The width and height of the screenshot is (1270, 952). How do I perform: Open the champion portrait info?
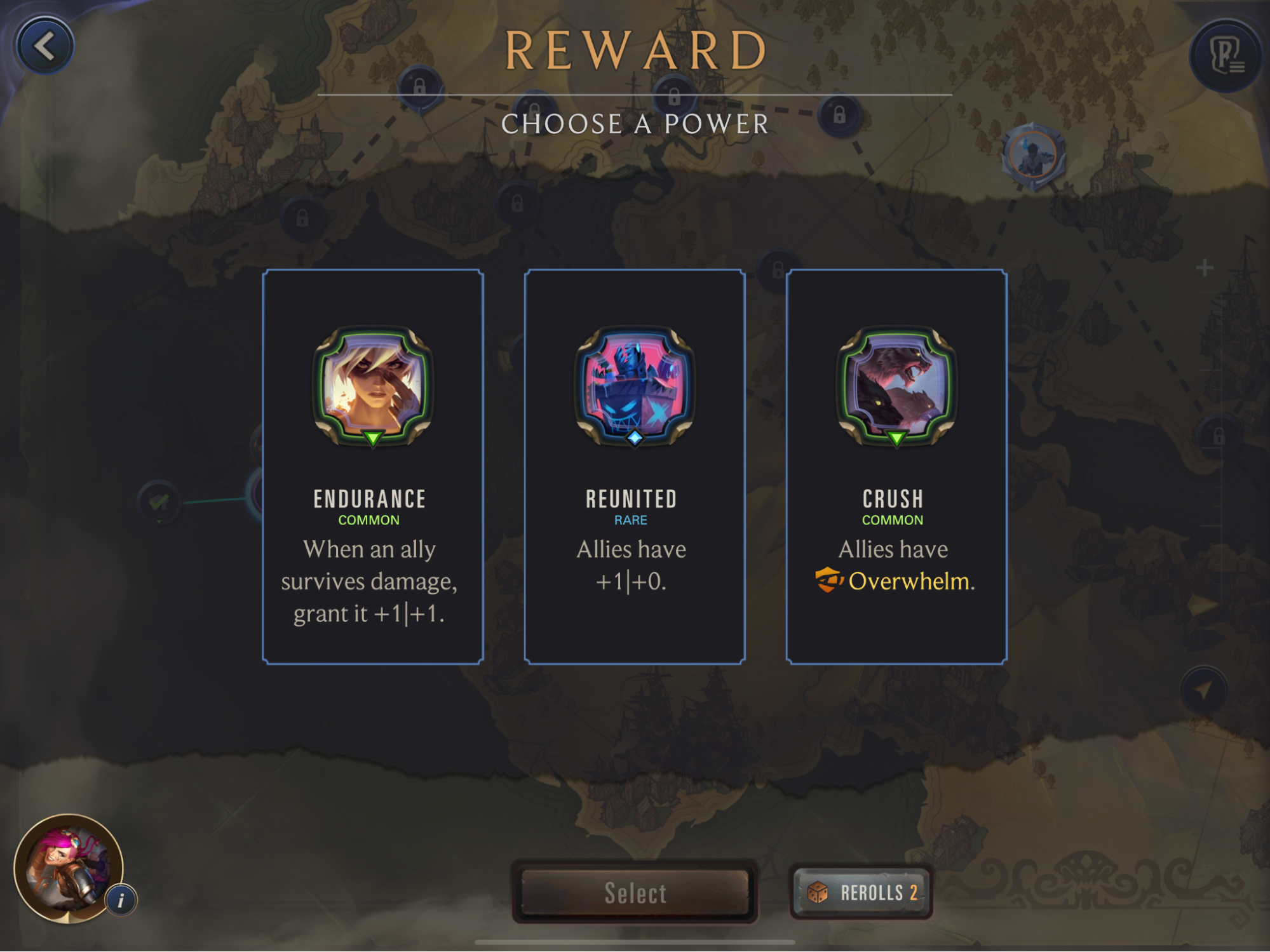tap(121, 900)
